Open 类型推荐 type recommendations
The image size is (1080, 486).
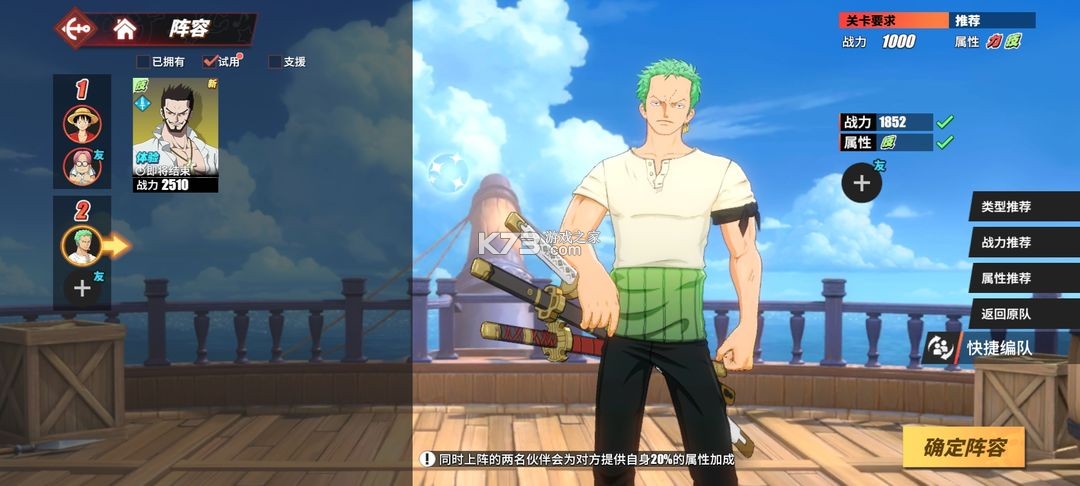[1005, 207]
